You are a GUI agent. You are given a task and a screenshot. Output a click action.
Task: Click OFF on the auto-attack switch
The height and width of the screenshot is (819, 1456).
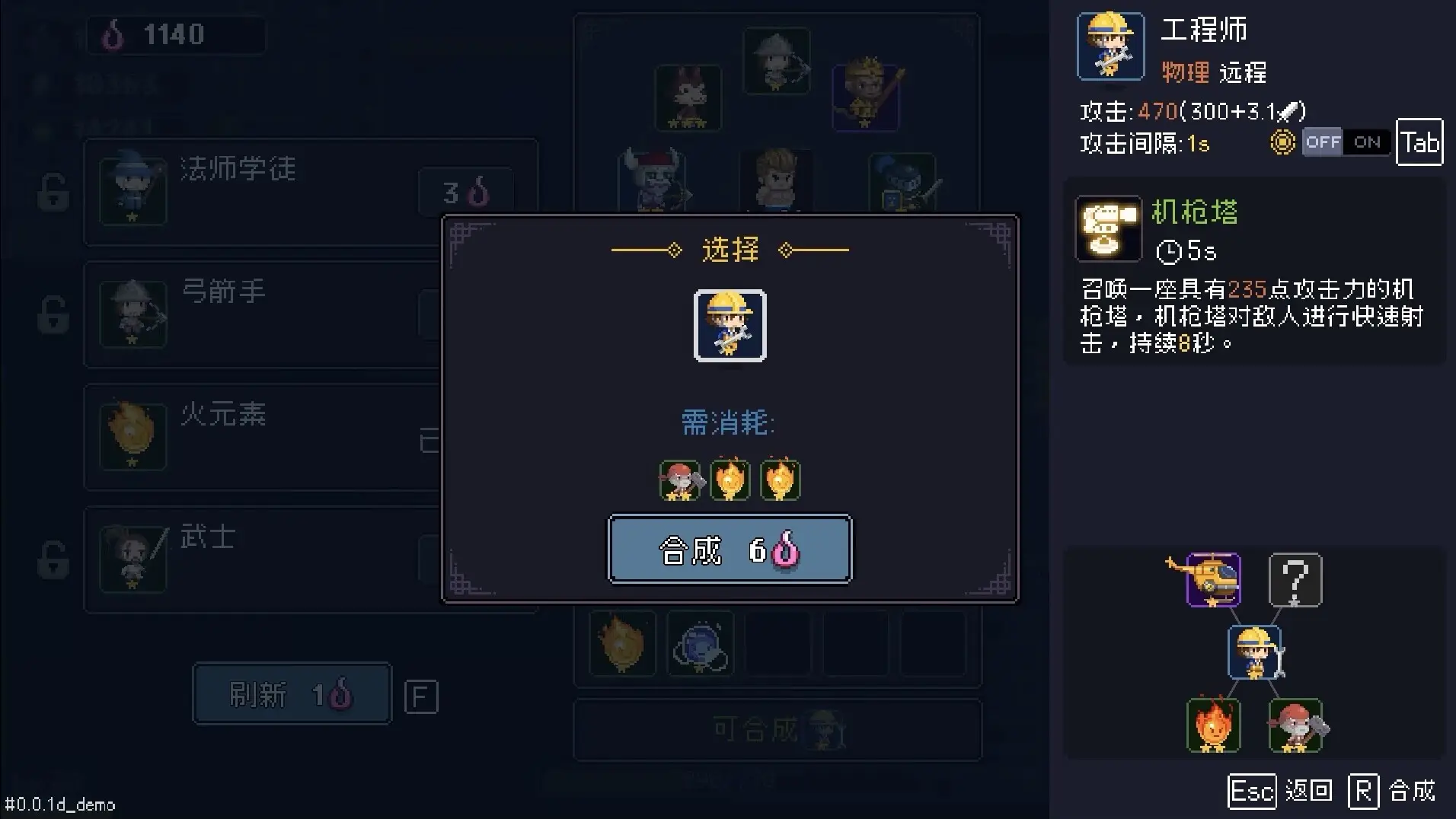tap(1323, 142)
